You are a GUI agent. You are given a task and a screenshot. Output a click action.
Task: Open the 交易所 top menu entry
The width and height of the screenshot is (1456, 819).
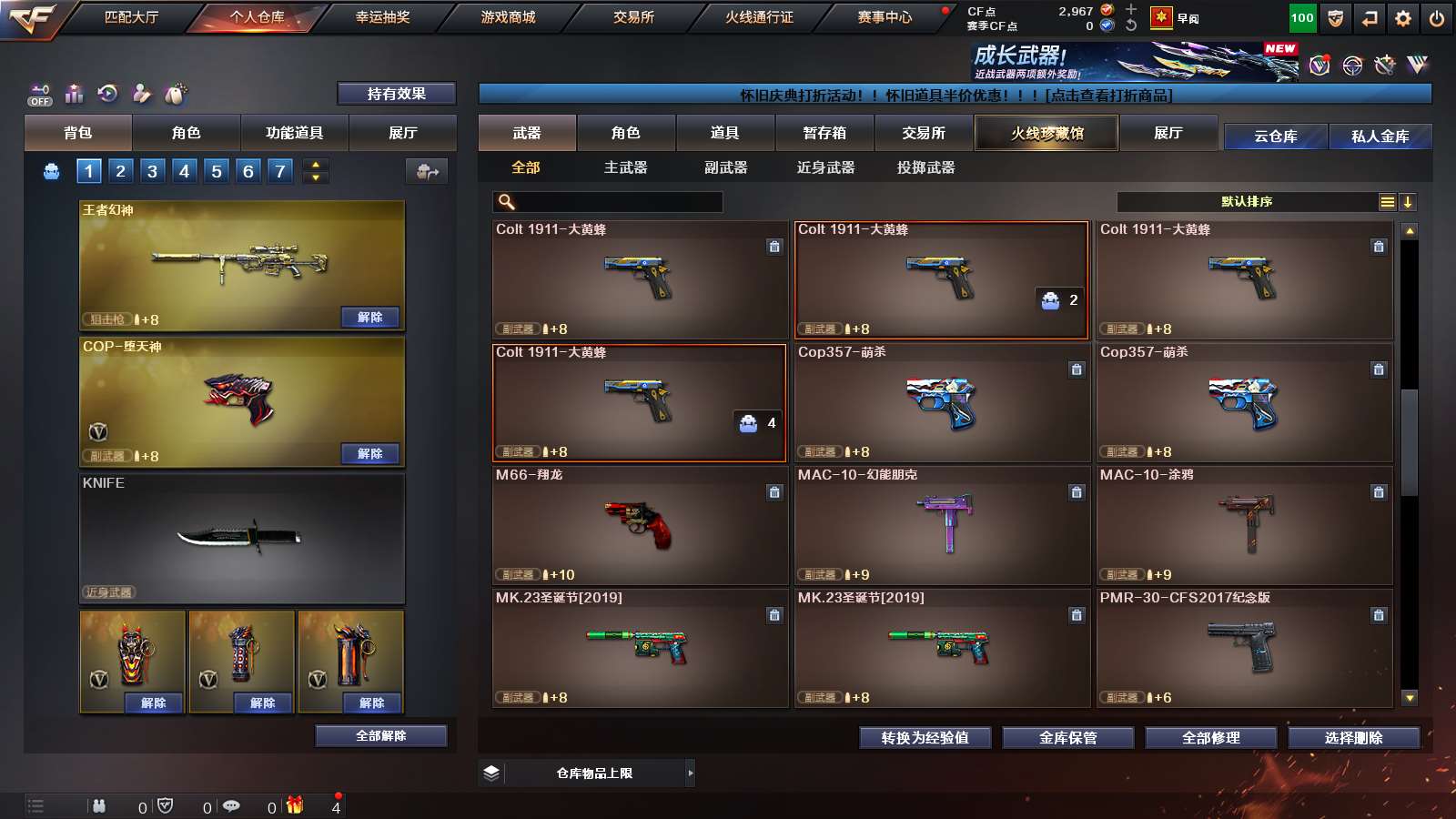(x=633, y=17)
